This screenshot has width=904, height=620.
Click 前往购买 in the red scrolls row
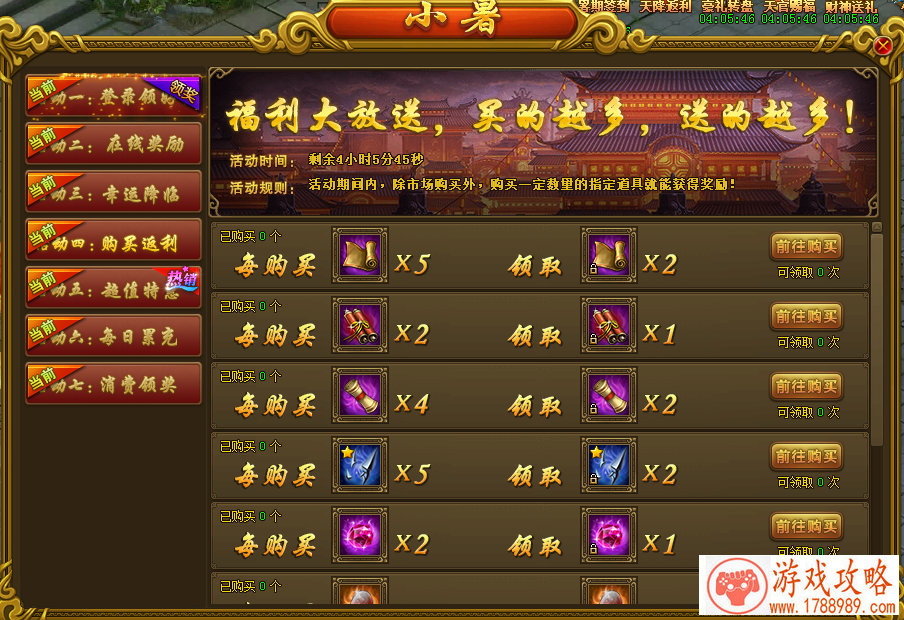[x=806, y=316]
